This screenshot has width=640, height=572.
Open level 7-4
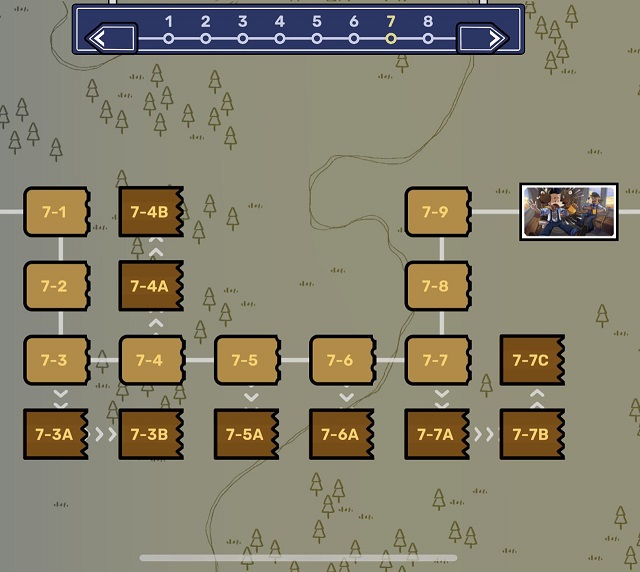pos(151,360)
